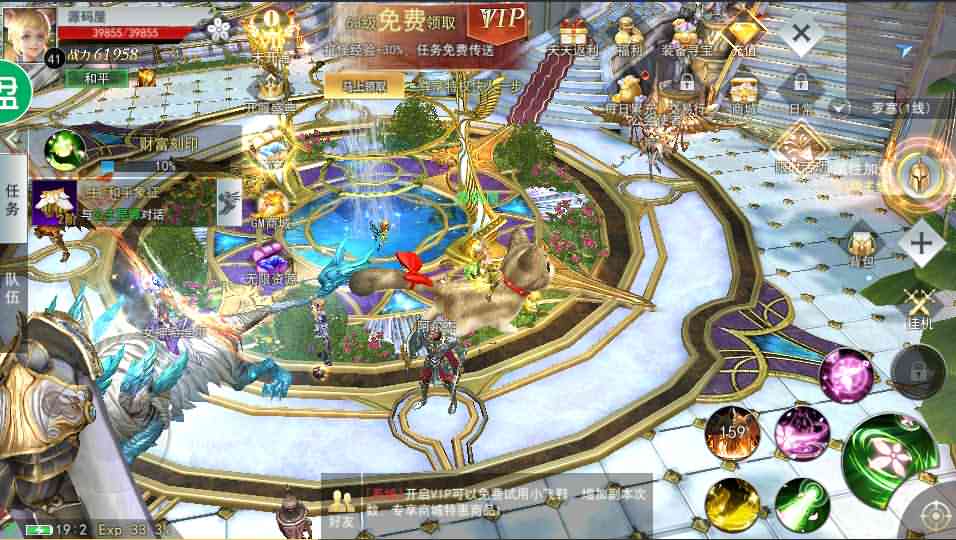This screenshot has width=956, height=540.
Task: Toggle the 和平 peace mode button
Action: tap(96, 77)
